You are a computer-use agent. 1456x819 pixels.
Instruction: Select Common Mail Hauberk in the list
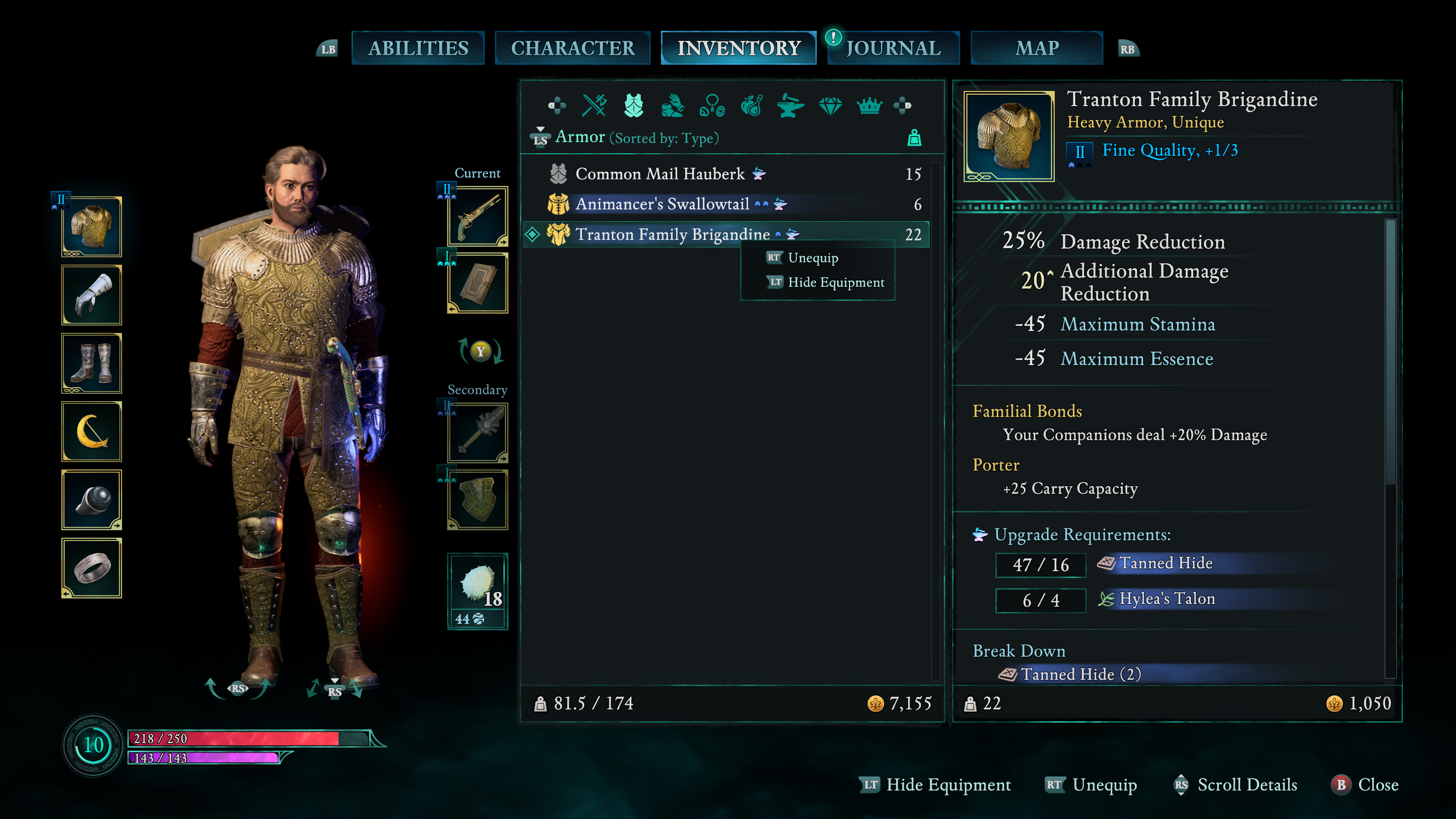[659, 174]
